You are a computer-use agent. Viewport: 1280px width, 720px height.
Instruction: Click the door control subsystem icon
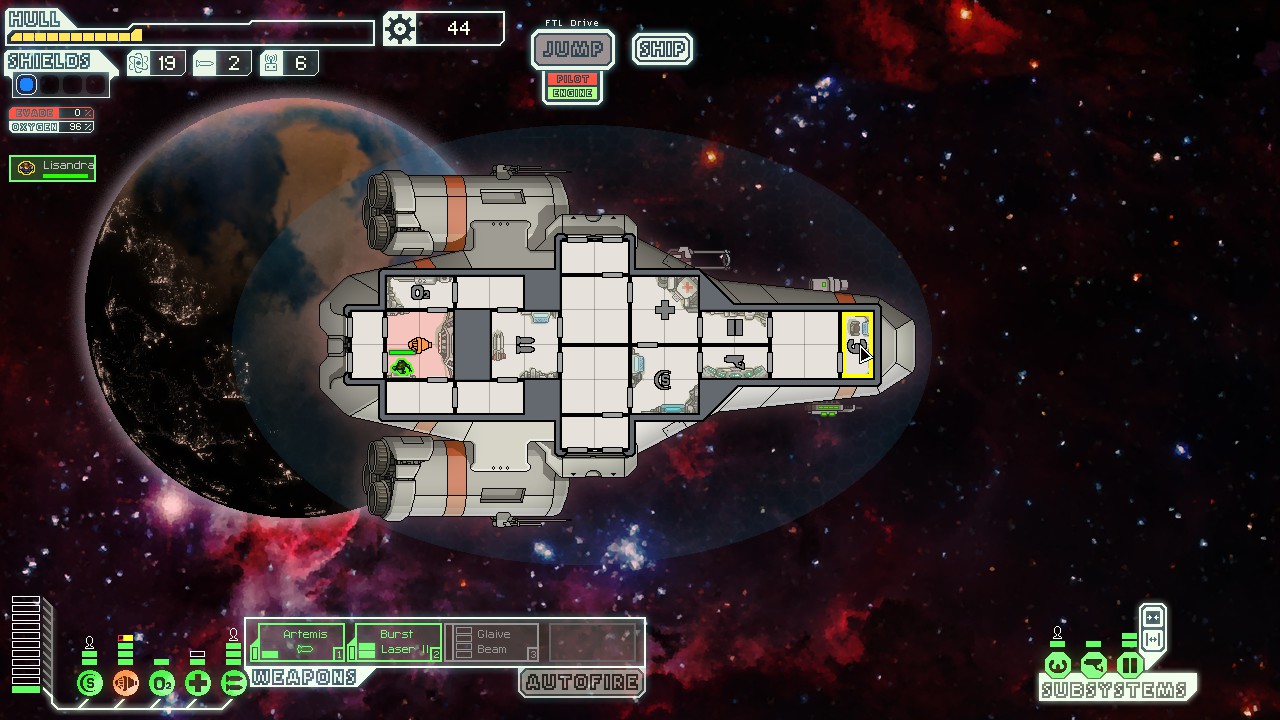tap(1130, 665)
